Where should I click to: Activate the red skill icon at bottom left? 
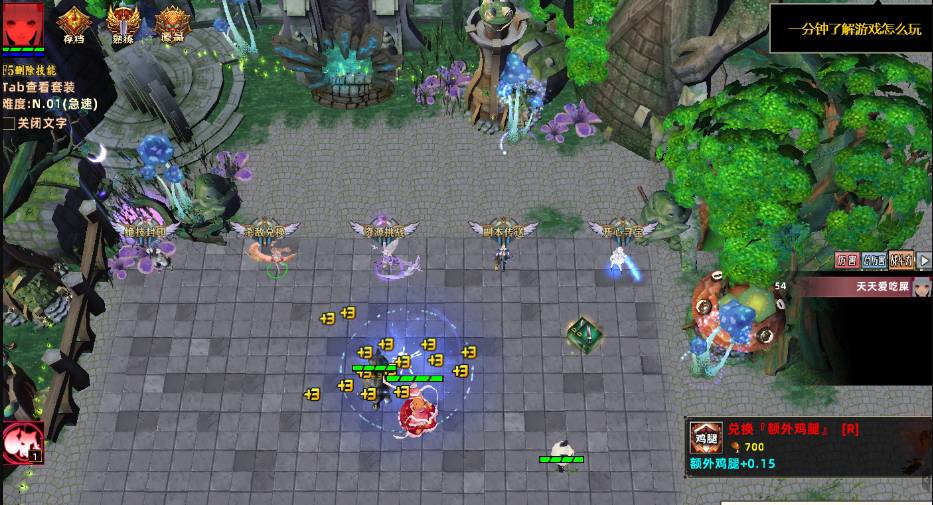pos(19,444)
